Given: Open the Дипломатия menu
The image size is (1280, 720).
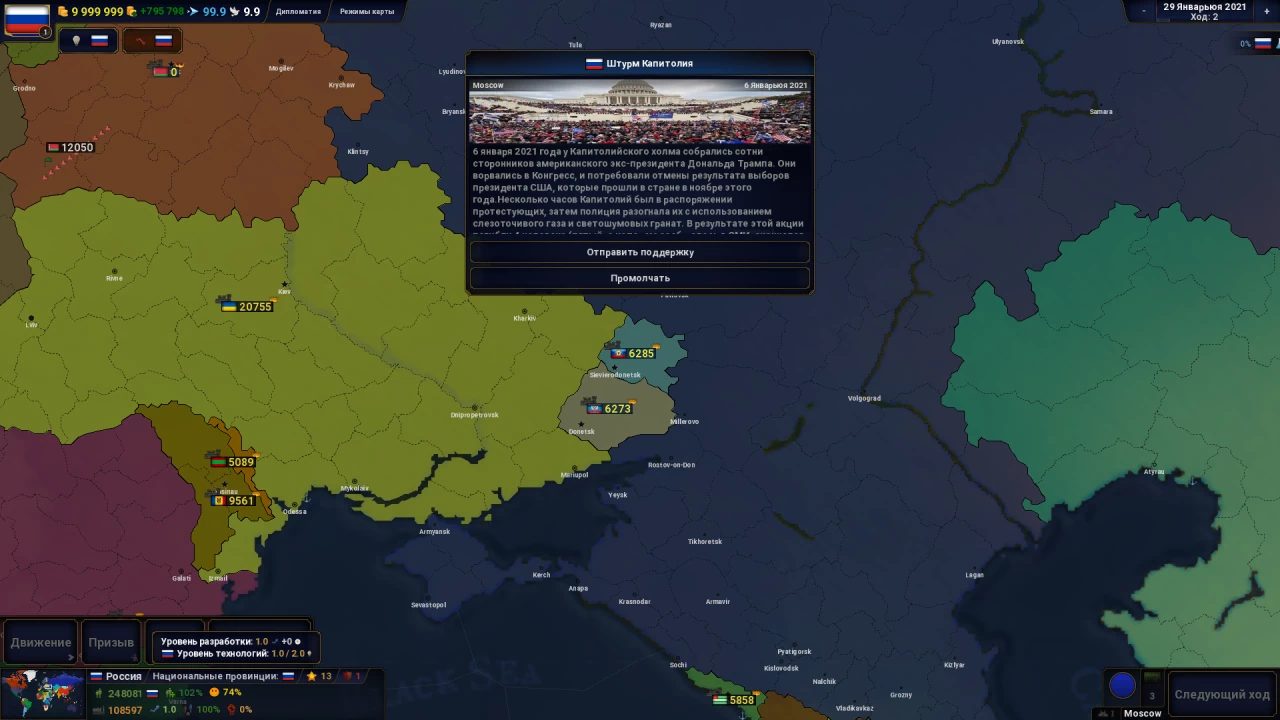Looking at the screenshot, I should (297, 11).
